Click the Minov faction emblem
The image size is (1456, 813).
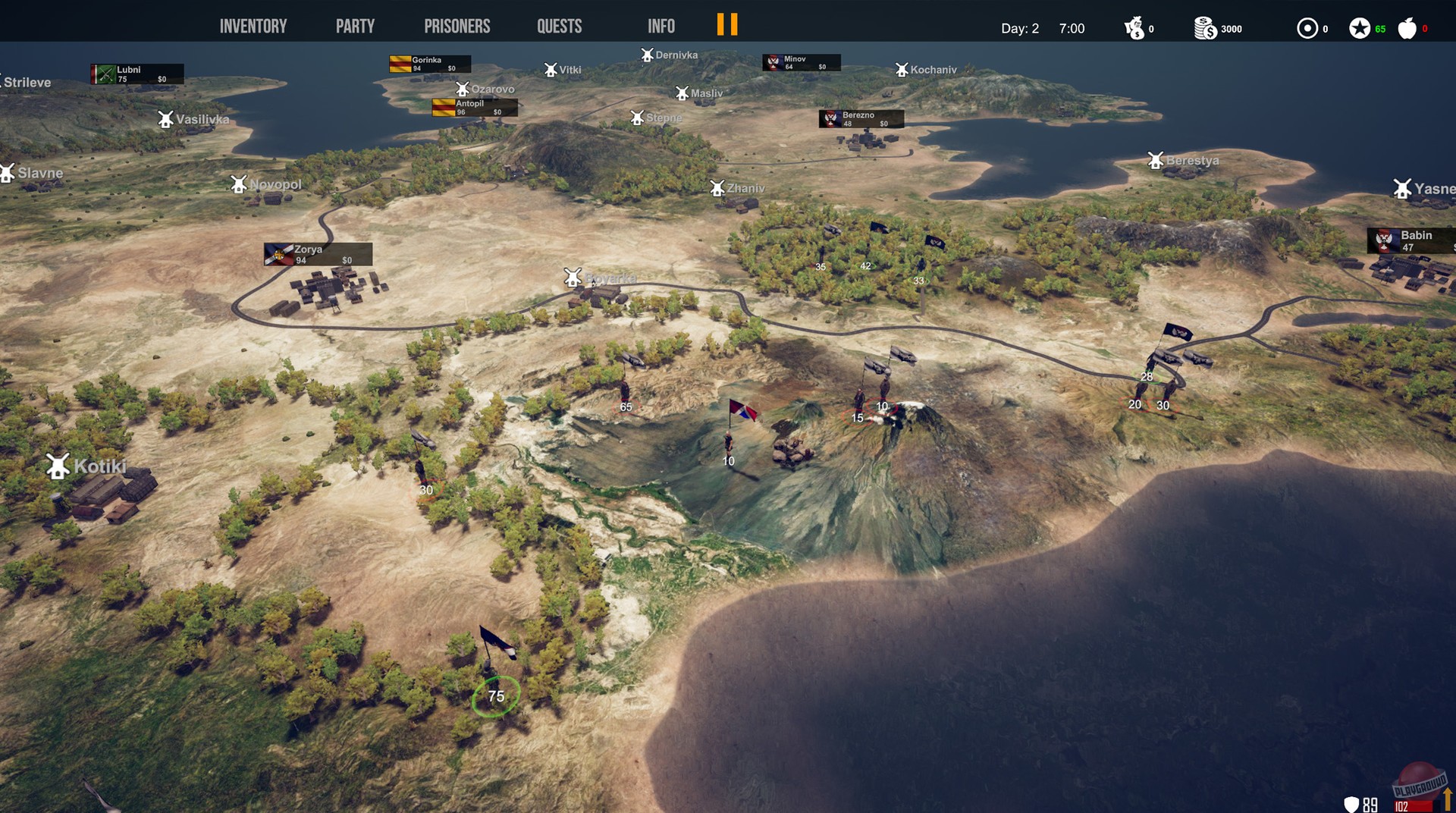[773, 63]
